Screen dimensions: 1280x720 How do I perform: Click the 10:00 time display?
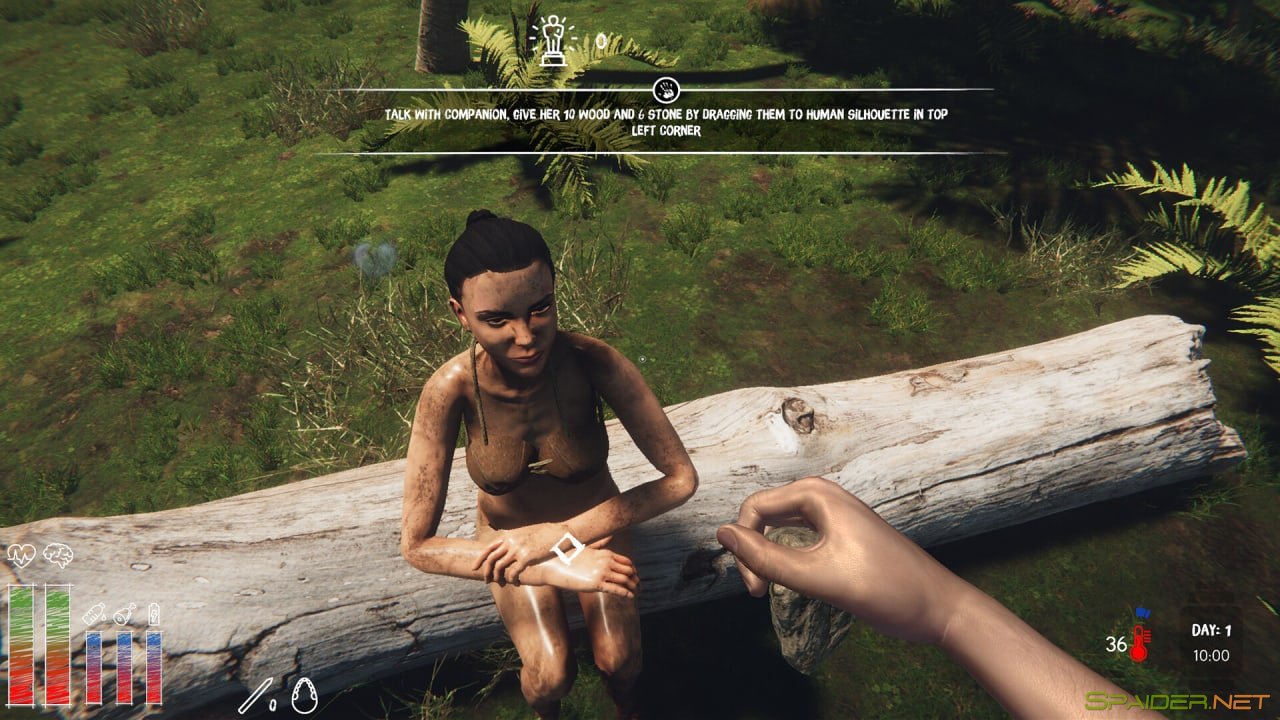pos(1212,654)
